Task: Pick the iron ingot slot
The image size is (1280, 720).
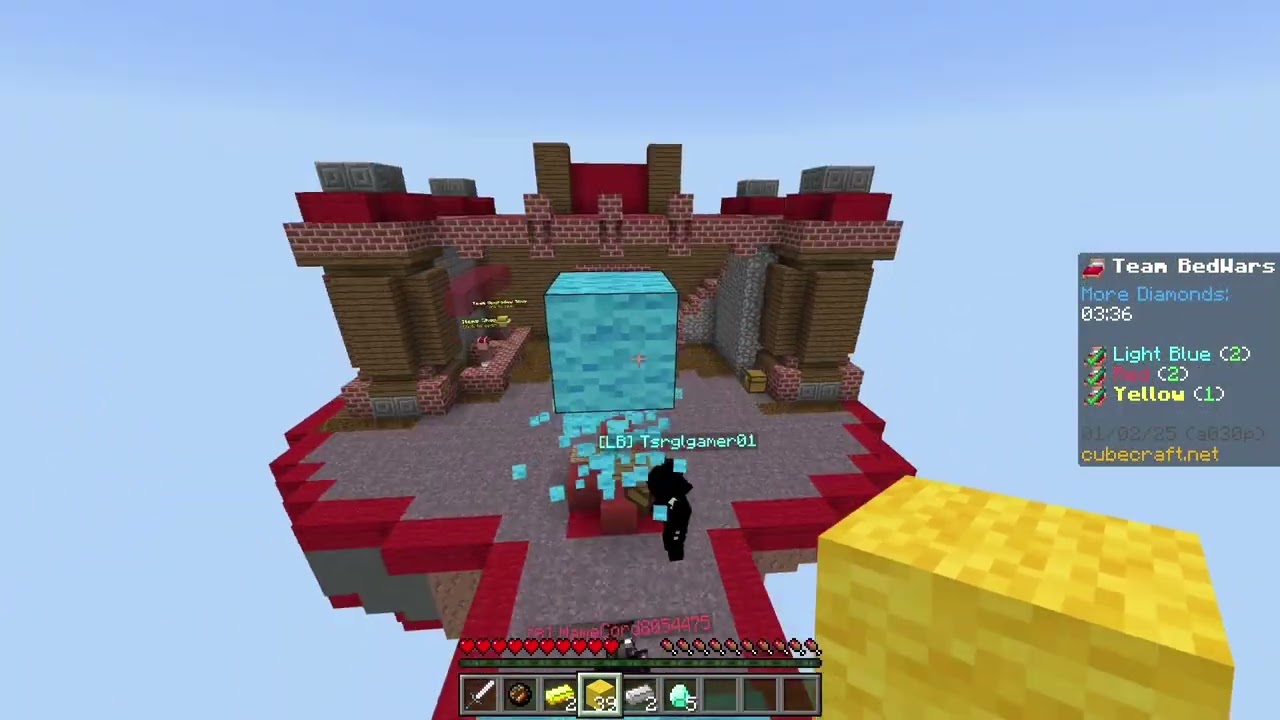Action: click(x=640, y=694)
